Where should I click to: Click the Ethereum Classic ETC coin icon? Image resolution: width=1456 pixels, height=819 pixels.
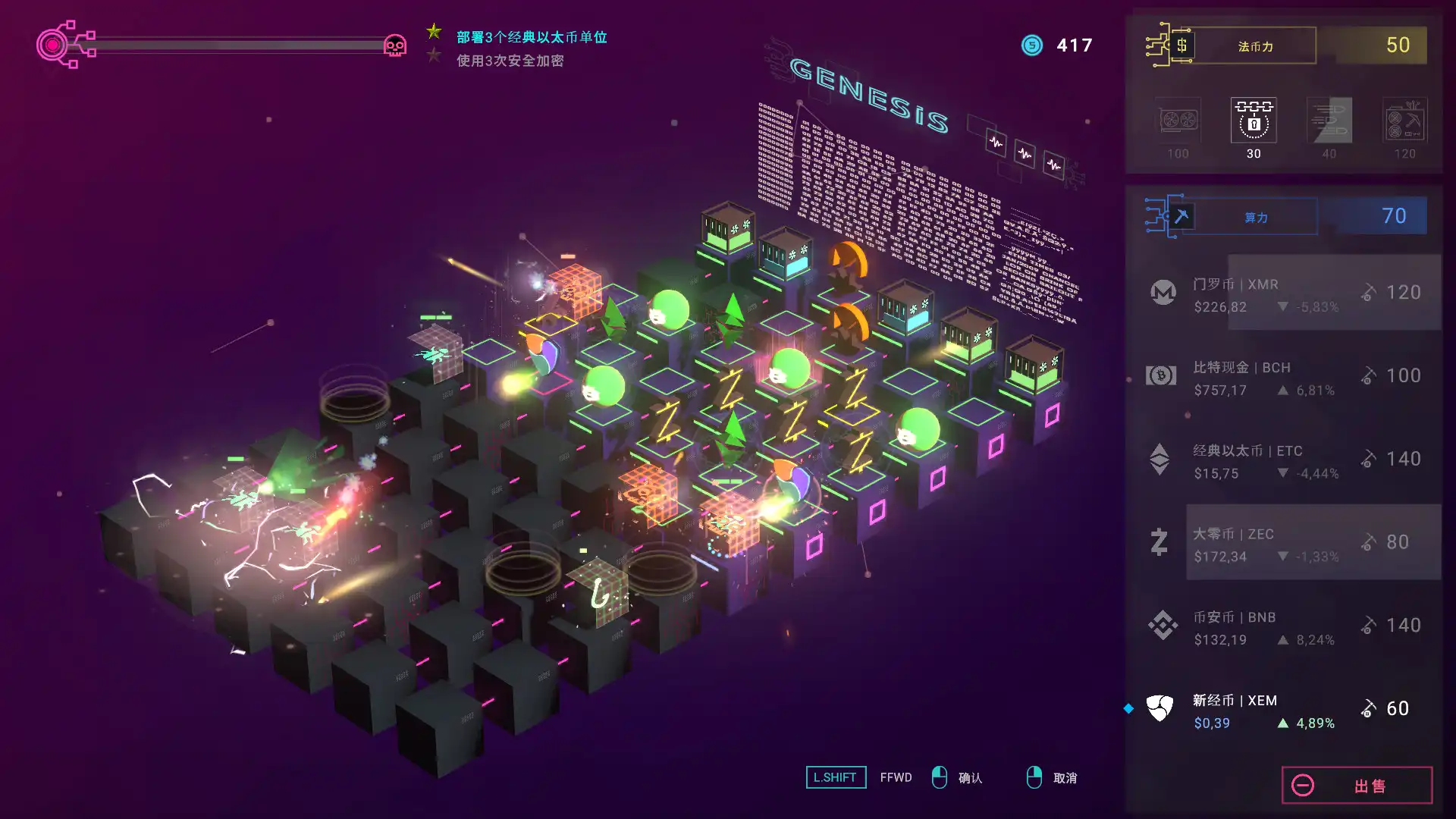click(1159, 459)
